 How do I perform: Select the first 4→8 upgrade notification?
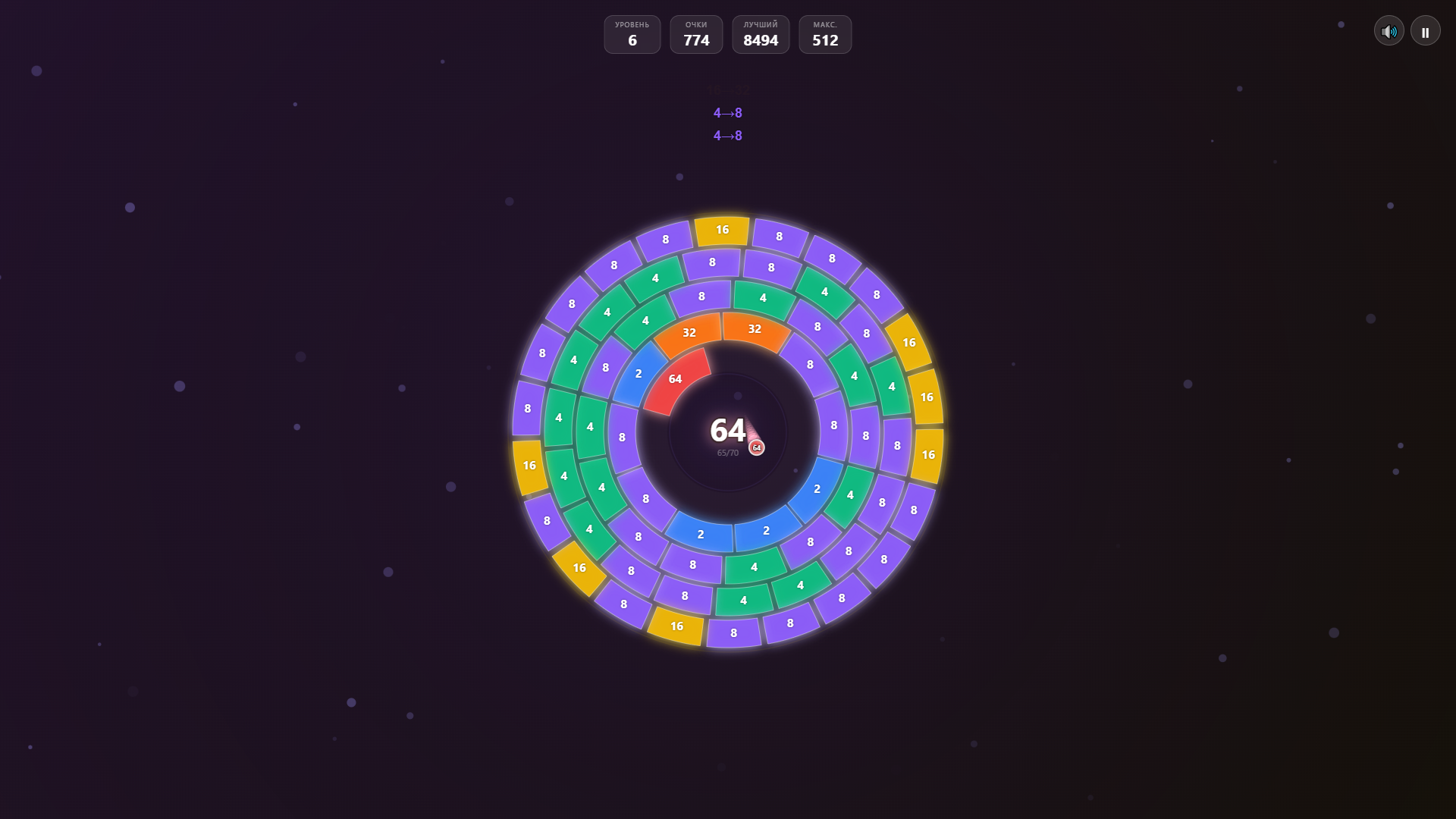pyautogui.click(x=728, y=112)
